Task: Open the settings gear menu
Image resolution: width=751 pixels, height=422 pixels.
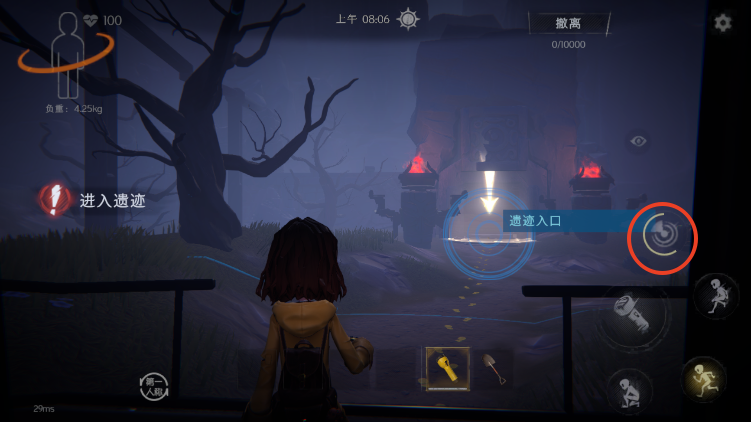Action: pos(722,22)
